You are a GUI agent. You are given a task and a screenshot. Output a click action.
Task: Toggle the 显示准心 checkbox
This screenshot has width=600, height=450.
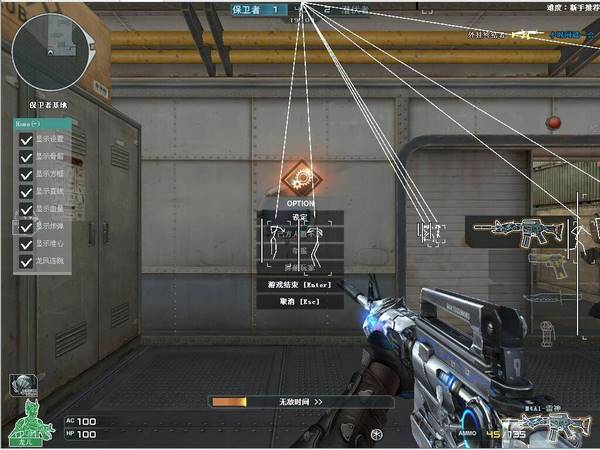click(x=26, y=244)
